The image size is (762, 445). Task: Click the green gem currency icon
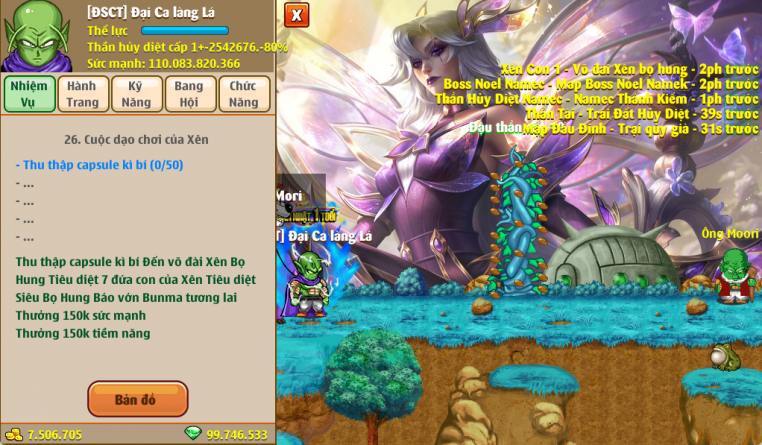[193, 433]
